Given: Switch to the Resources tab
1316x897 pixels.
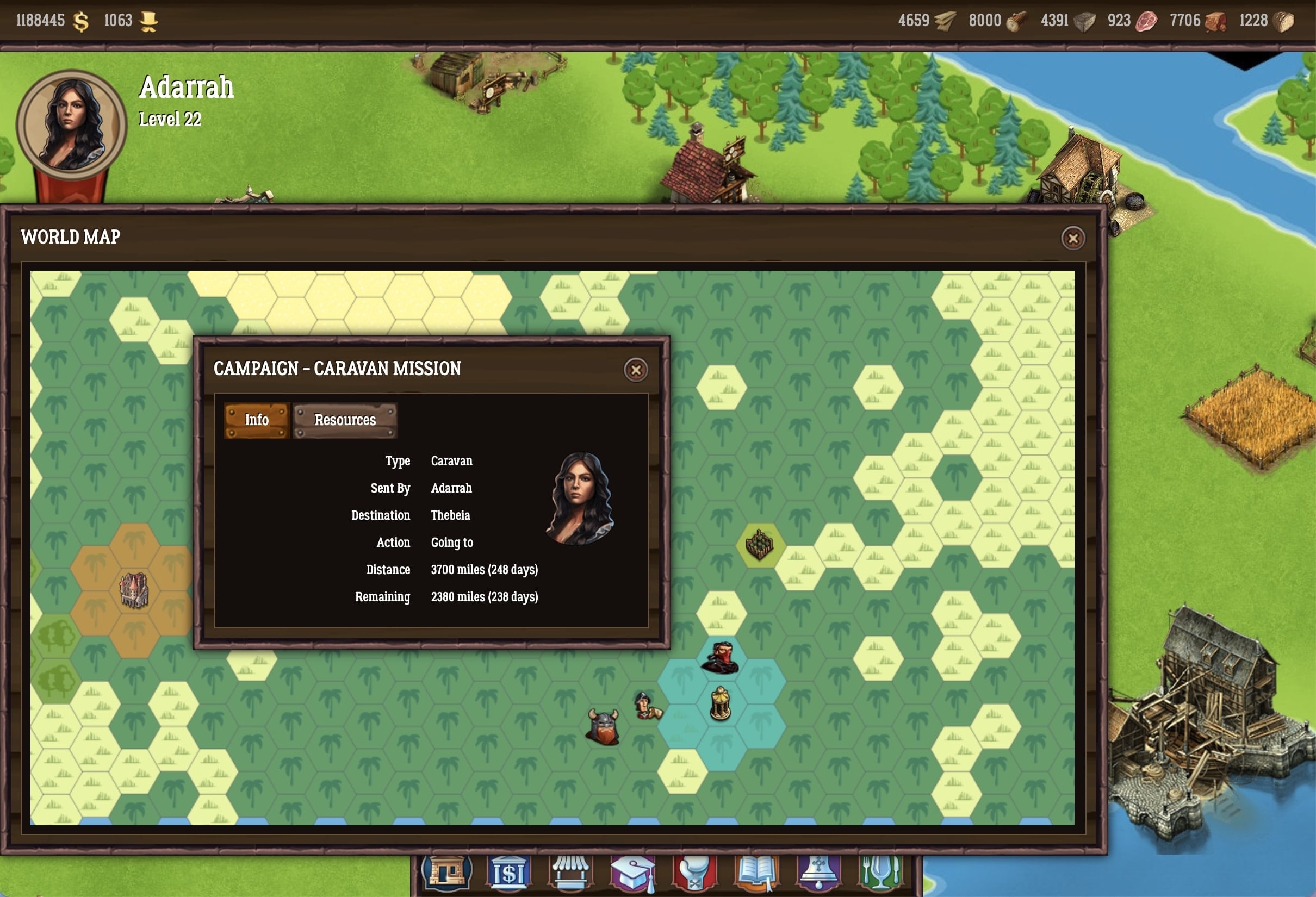Looking at the screenshot, I should (345, 420).
